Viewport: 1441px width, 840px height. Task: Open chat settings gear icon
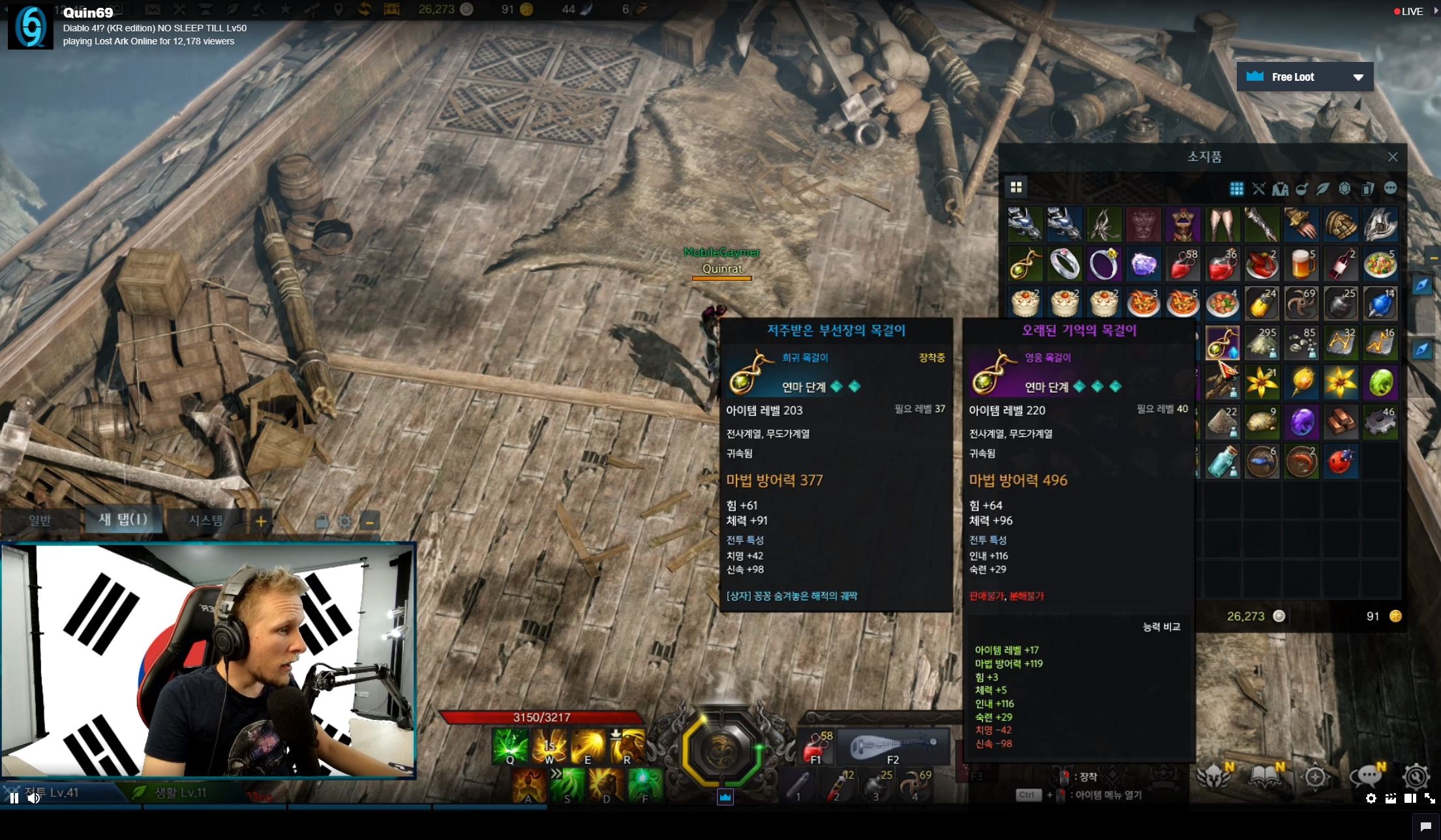tap(344, 522)
